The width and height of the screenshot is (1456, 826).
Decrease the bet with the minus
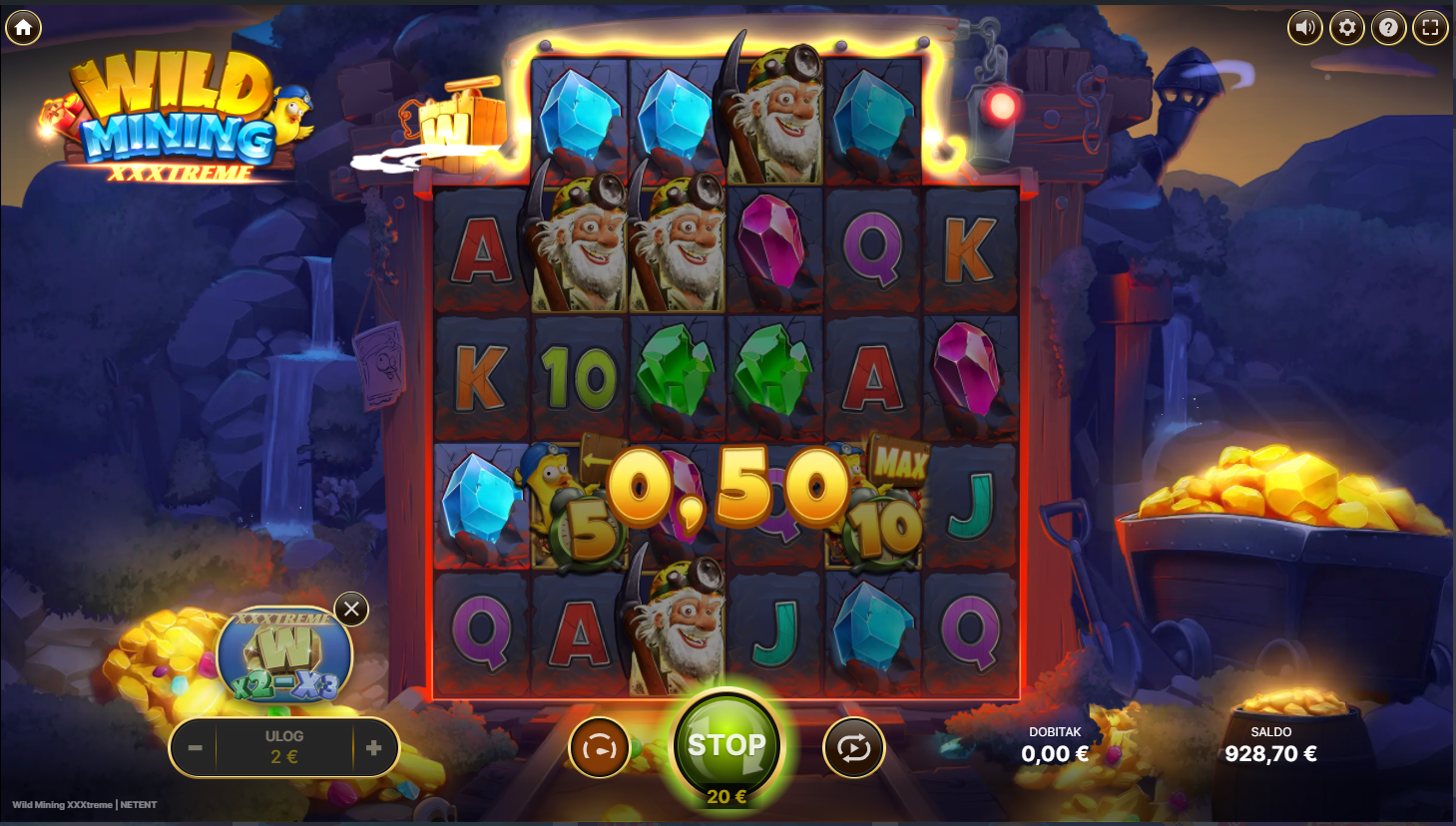click(195, 748)
